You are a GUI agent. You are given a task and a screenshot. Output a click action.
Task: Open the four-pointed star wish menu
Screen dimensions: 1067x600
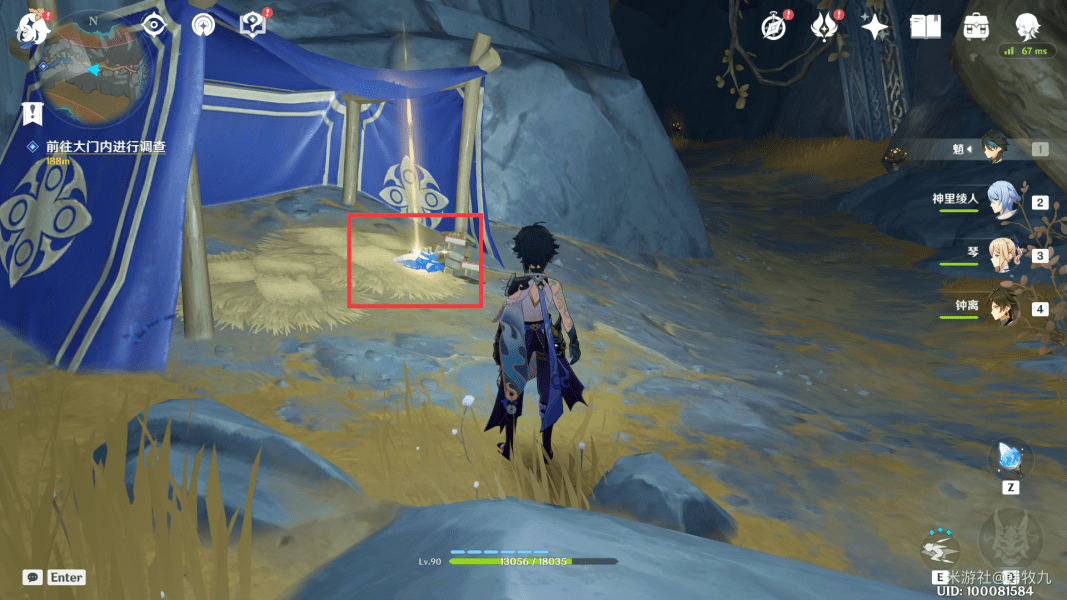tap(875, 27)
